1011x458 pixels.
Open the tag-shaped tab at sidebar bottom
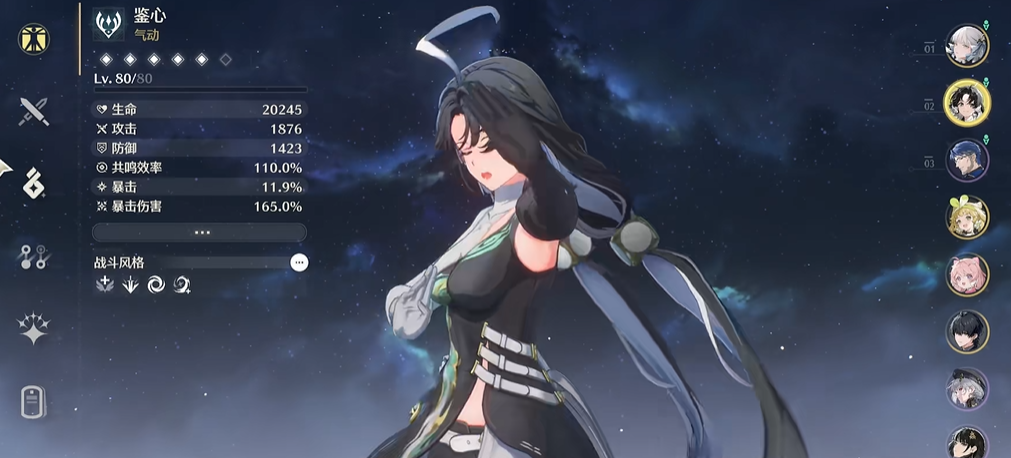coord(35,402)
